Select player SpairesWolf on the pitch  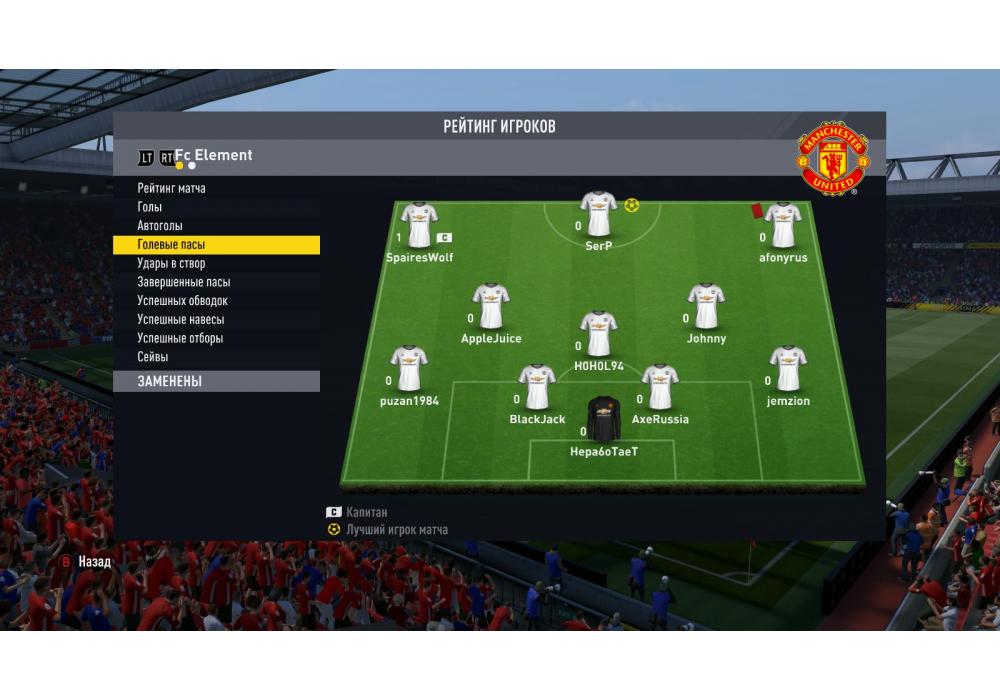pyautogui.click(x=419, y=225)
